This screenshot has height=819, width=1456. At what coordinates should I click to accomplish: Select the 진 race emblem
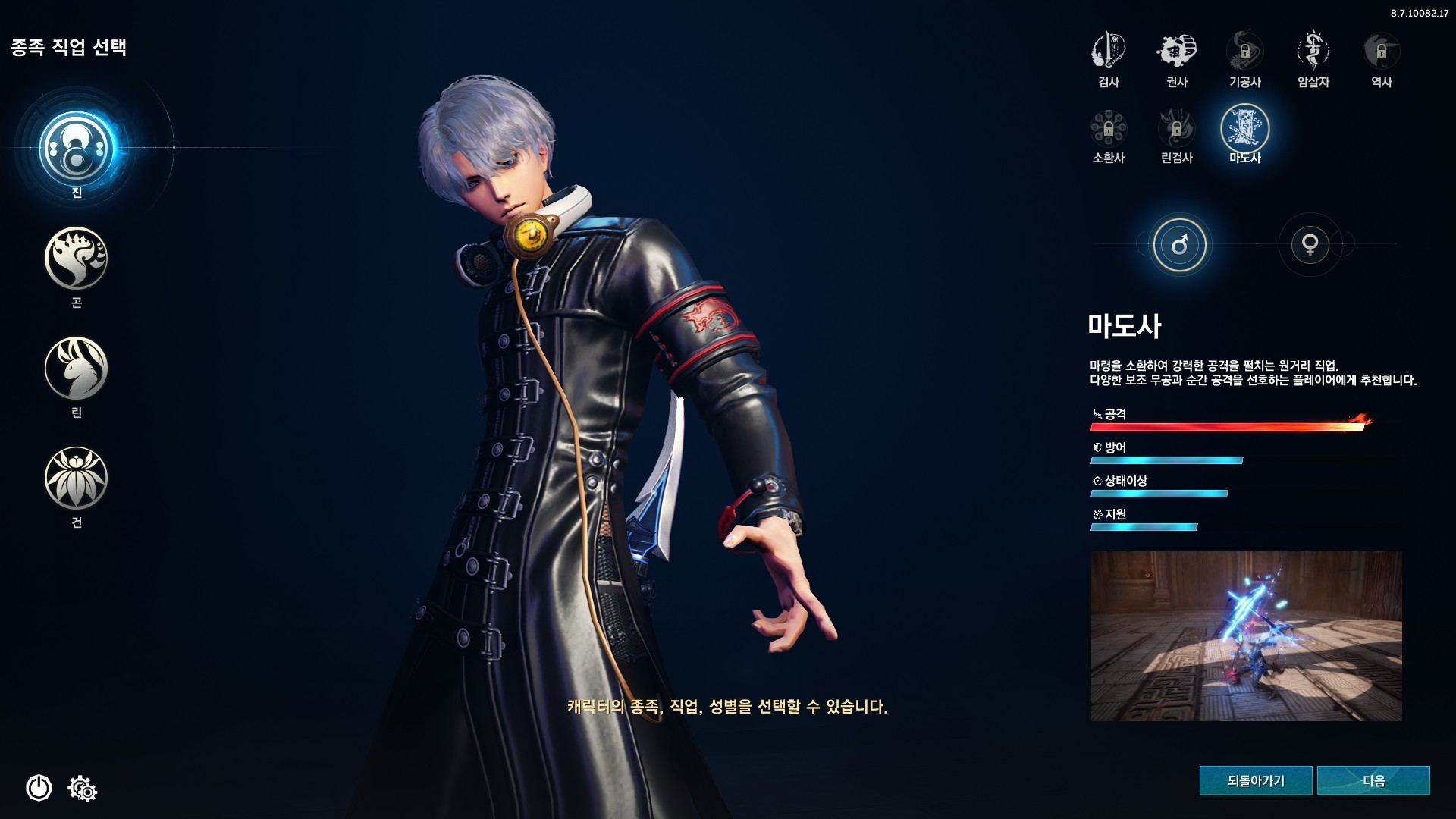(76, 146)
